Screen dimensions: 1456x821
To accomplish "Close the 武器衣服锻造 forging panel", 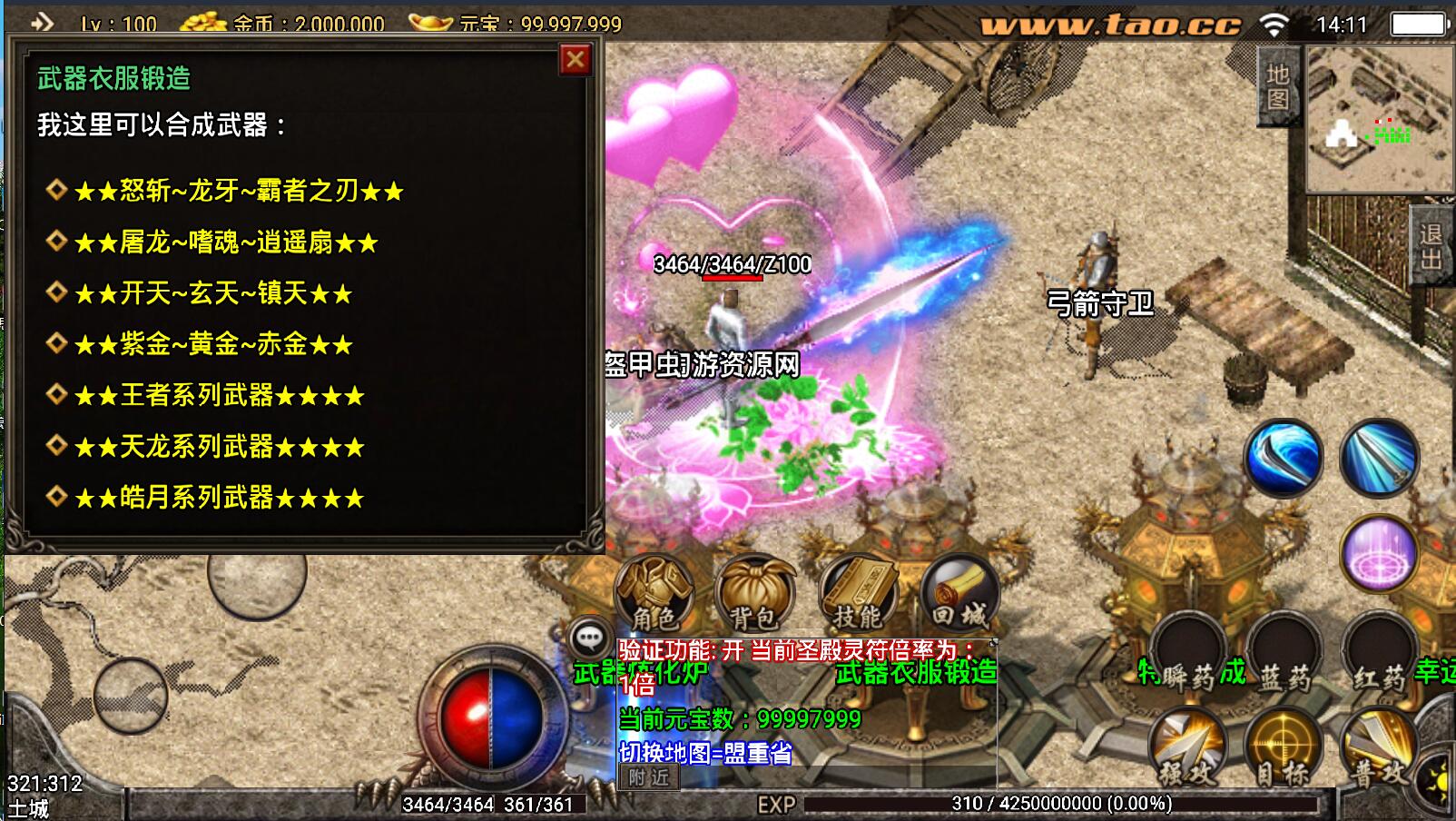I will 576,60.
